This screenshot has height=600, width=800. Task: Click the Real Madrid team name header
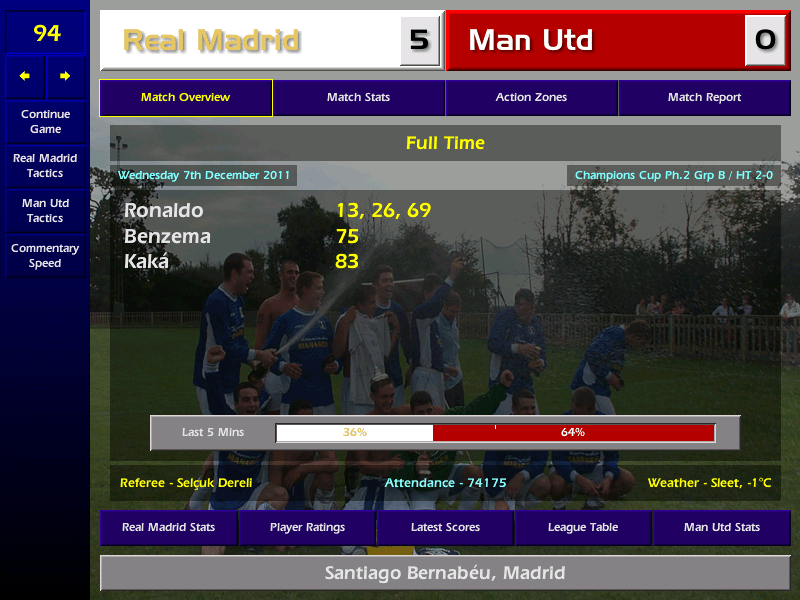(211, 40)
